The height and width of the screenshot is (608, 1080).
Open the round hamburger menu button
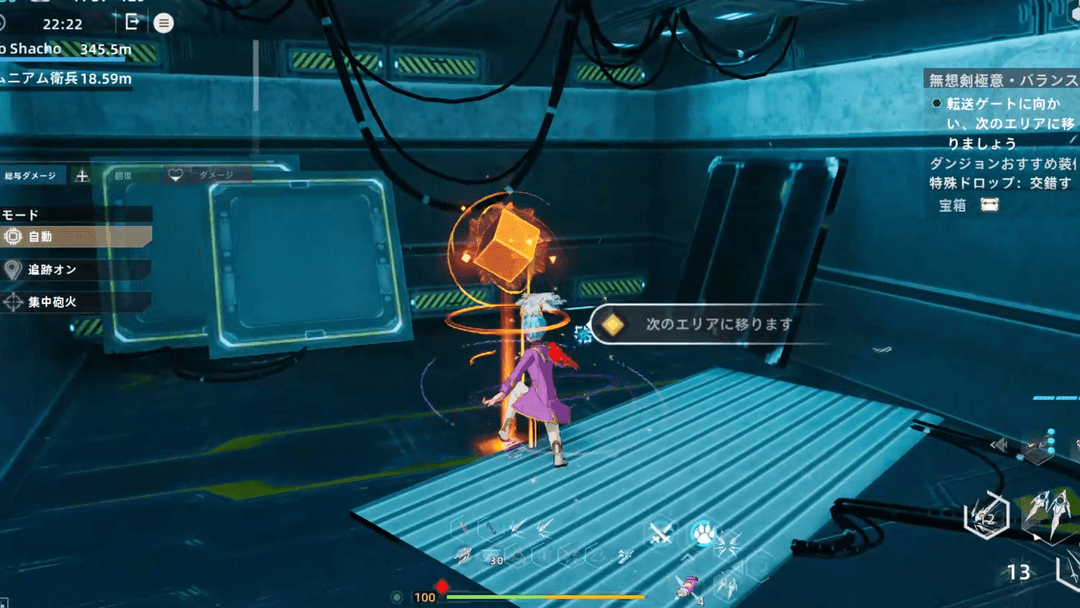pyautogui.click(x=164, y=22)
